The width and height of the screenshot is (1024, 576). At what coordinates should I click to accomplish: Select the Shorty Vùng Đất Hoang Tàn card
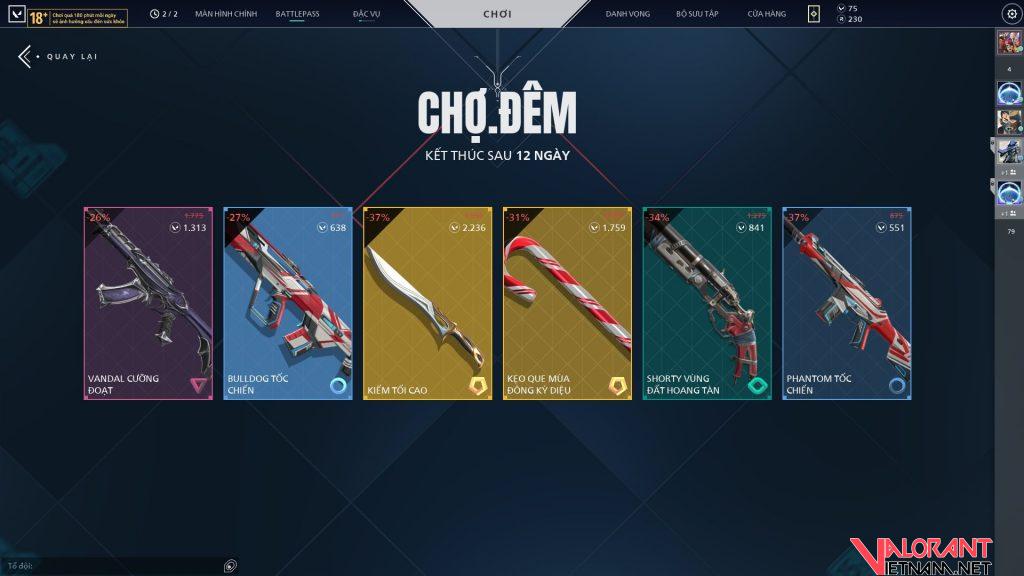[708, 304]
